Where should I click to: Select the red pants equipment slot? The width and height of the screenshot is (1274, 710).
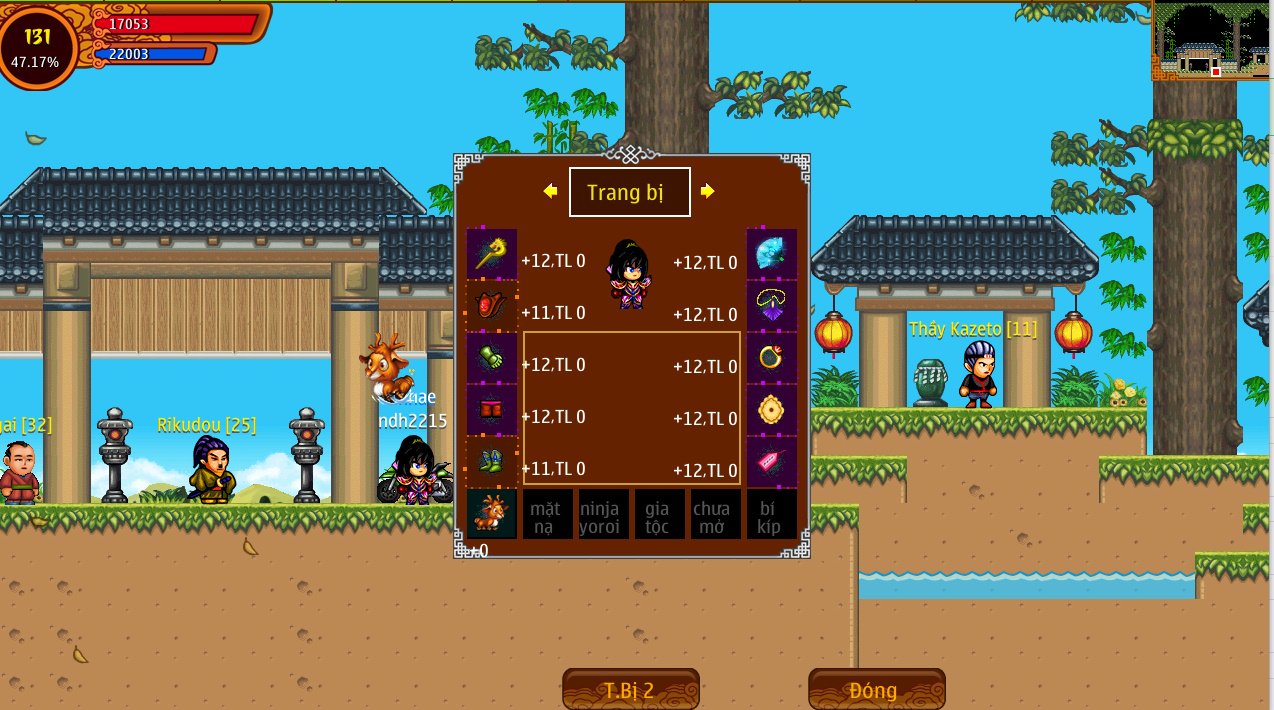point(492,410)
